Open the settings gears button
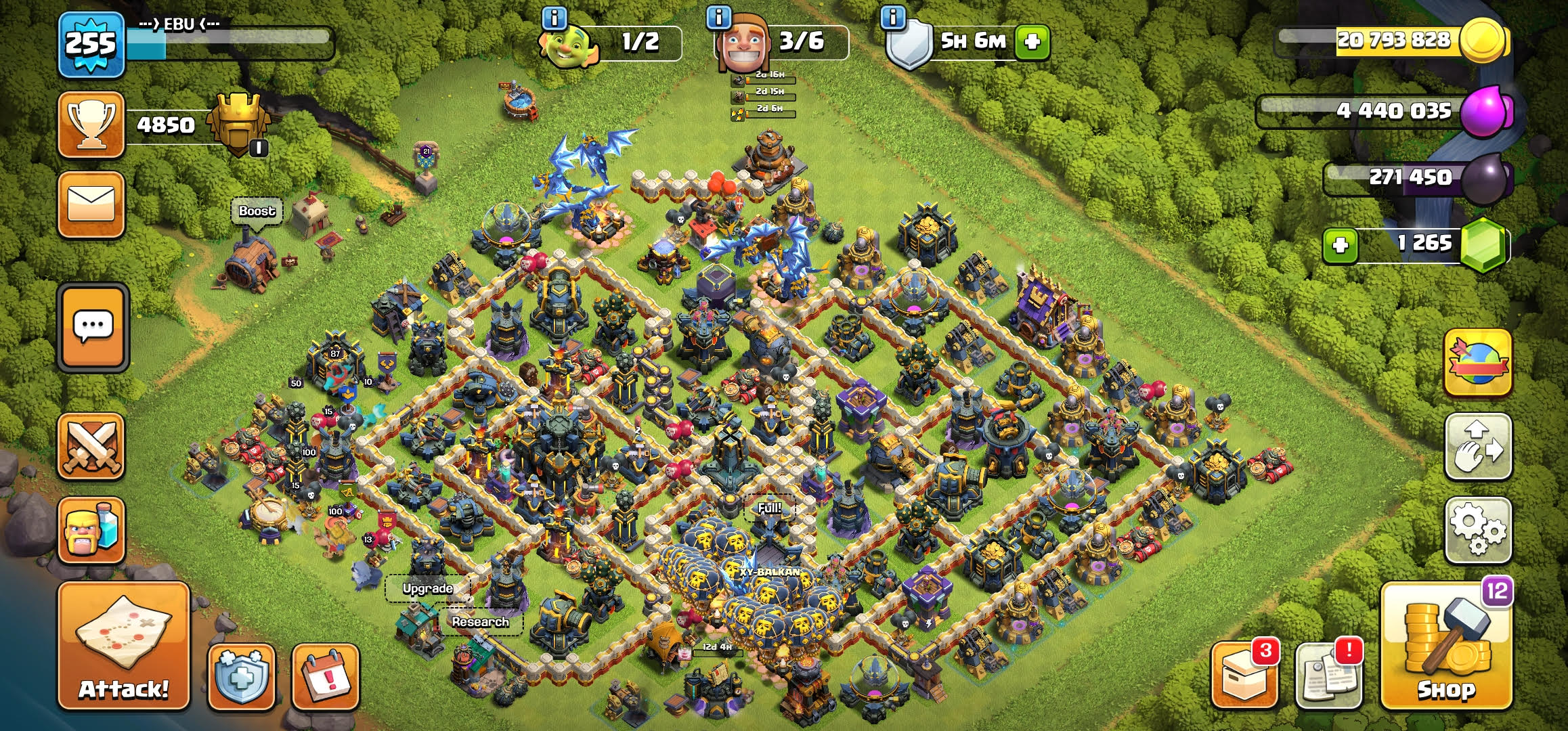The width and height of the screenshot is (1568, 731). click(1478, 531)
